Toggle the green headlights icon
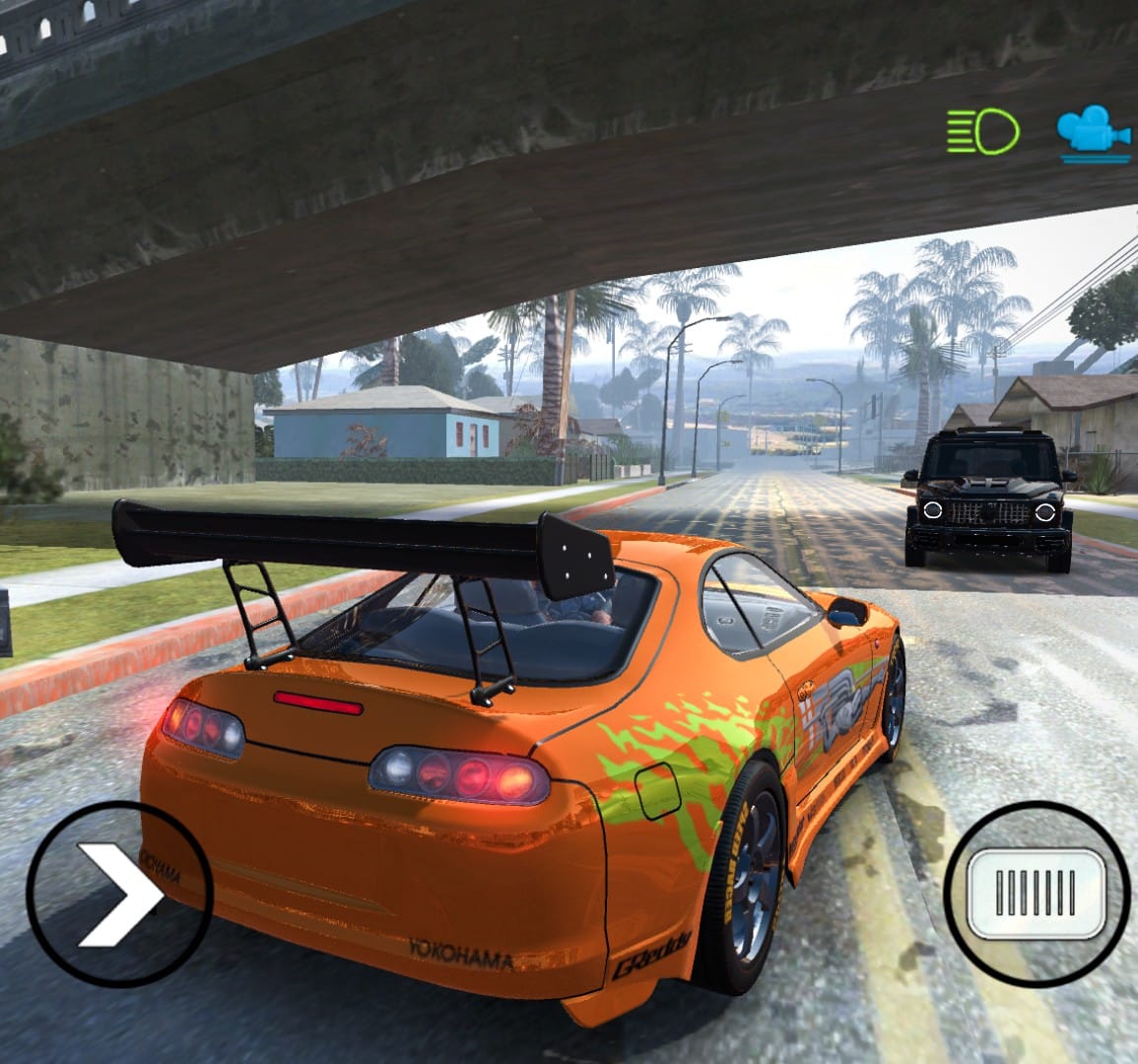The image size is (1138, 1064). click(x=983, y=132)
